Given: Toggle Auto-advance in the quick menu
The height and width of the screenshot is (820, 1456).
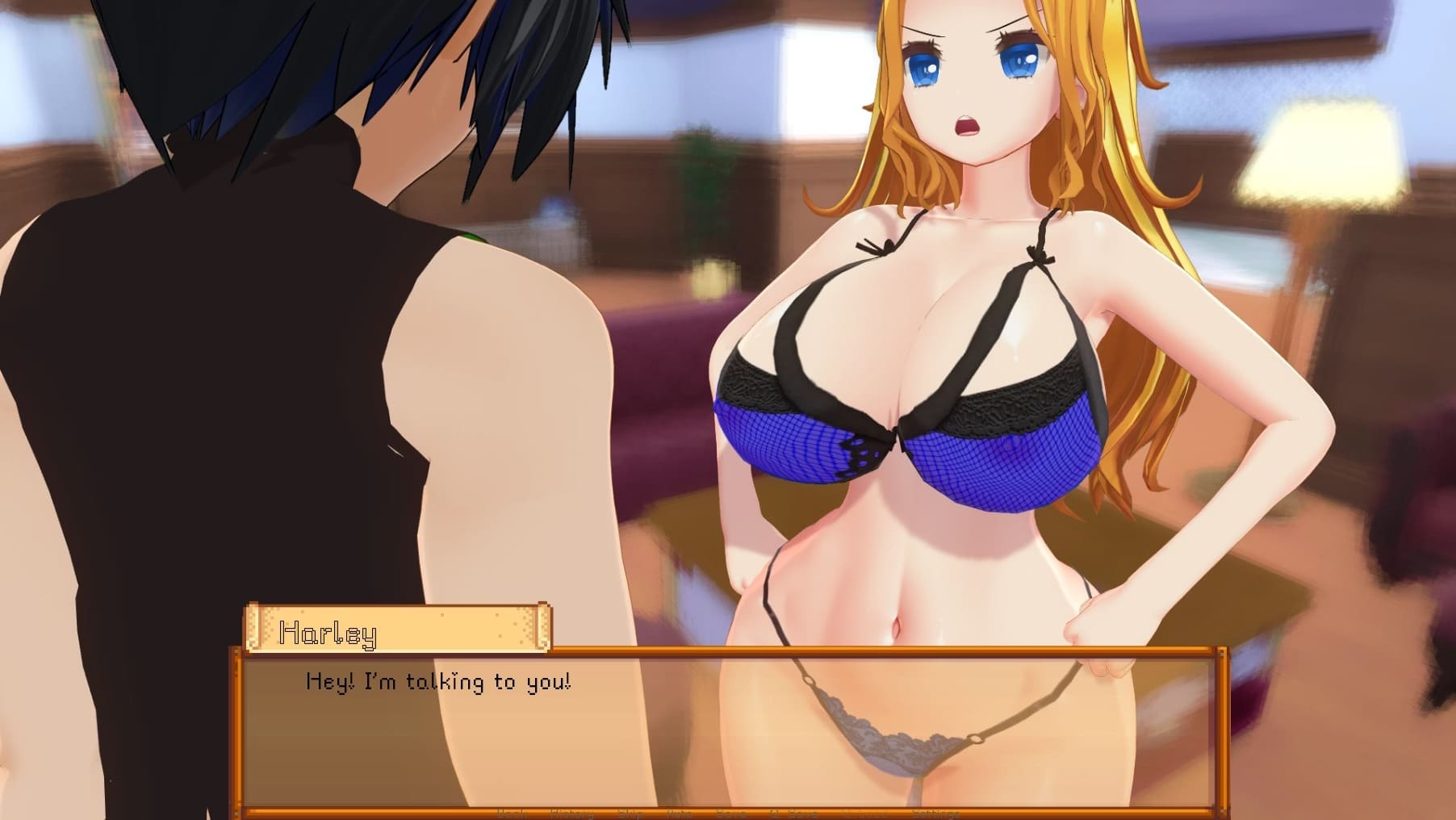Looking at the screenshot, I should (x=680, y=814).
